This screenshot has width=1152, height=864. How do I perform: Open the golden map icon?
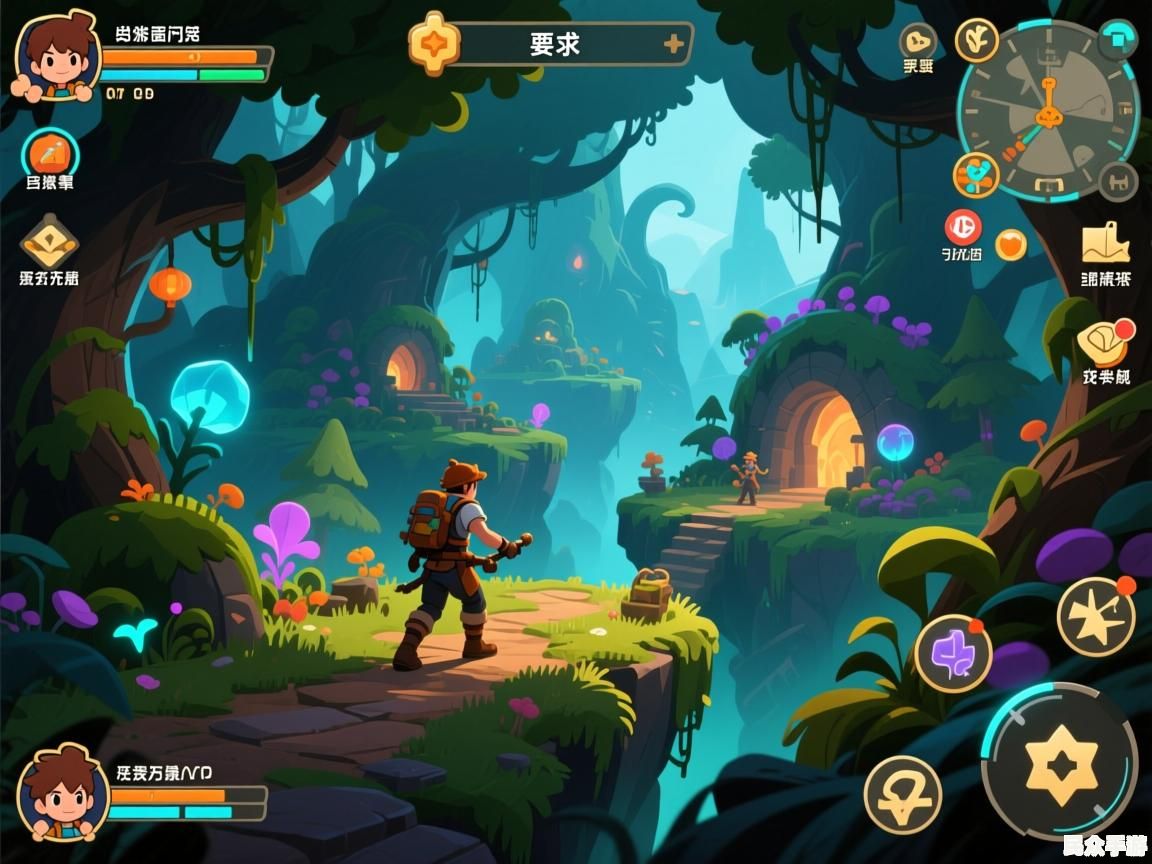(x=1105, y=244)
